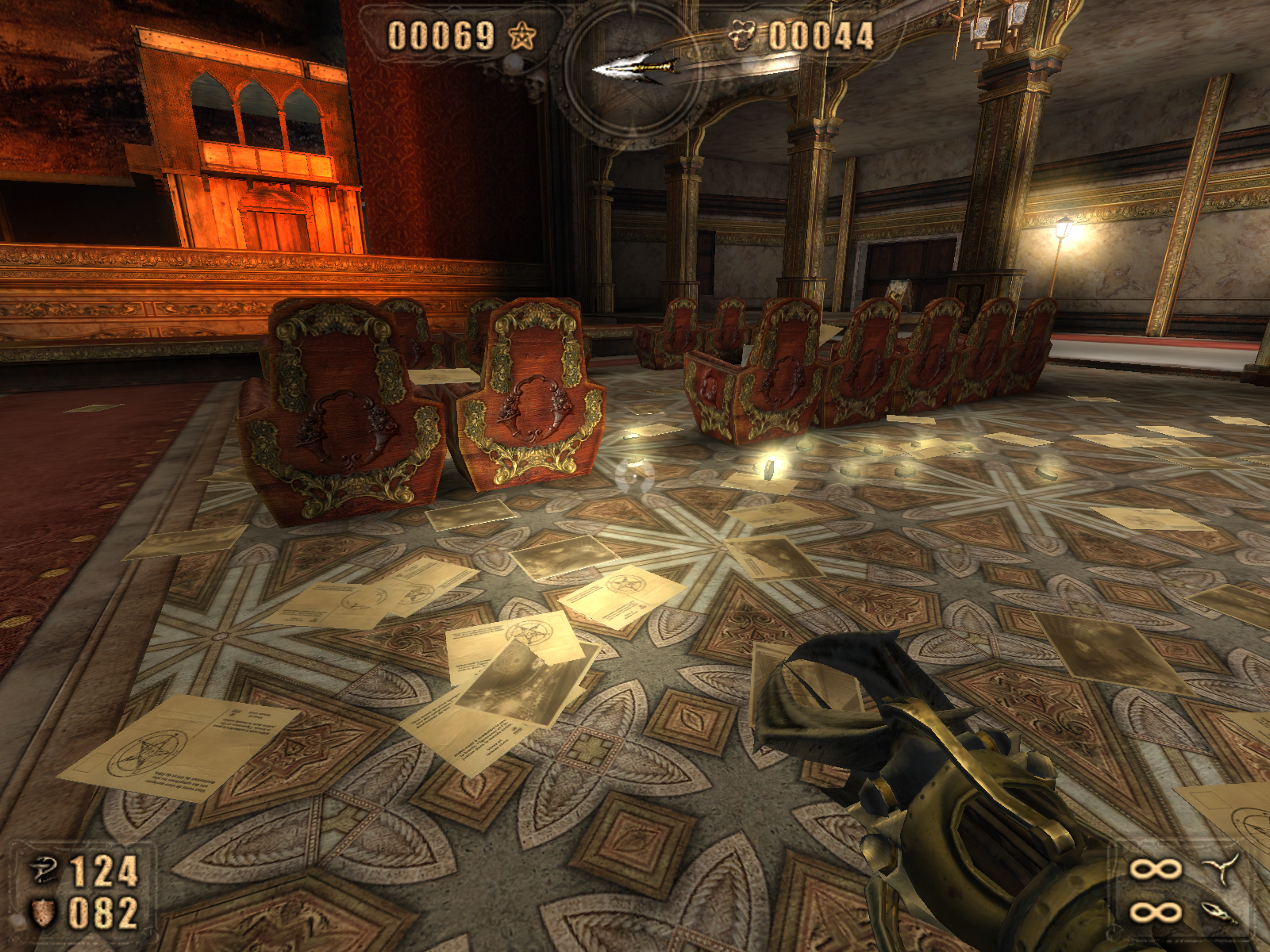This screenshot has width=1270, height=952.
Task: Click the souls counter icon
Action: [x=742, y=36]
